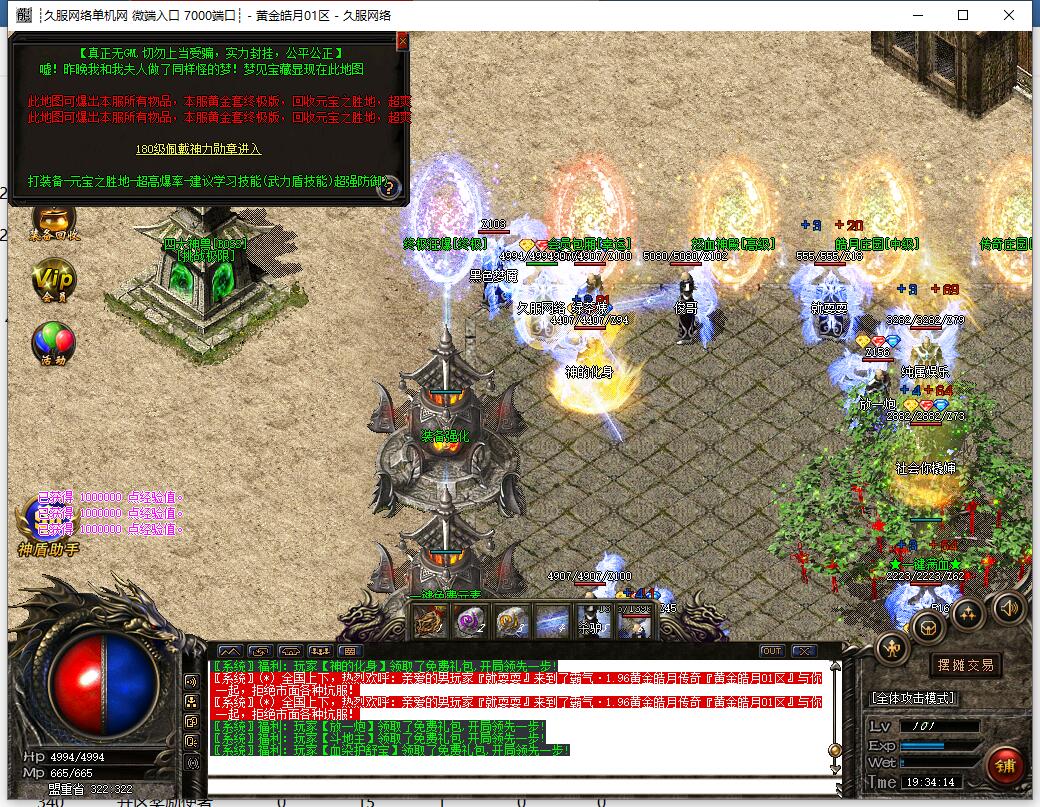1040x807 pixels.
Task: Open the question mark help icon
Action: [x=388, y=186]
